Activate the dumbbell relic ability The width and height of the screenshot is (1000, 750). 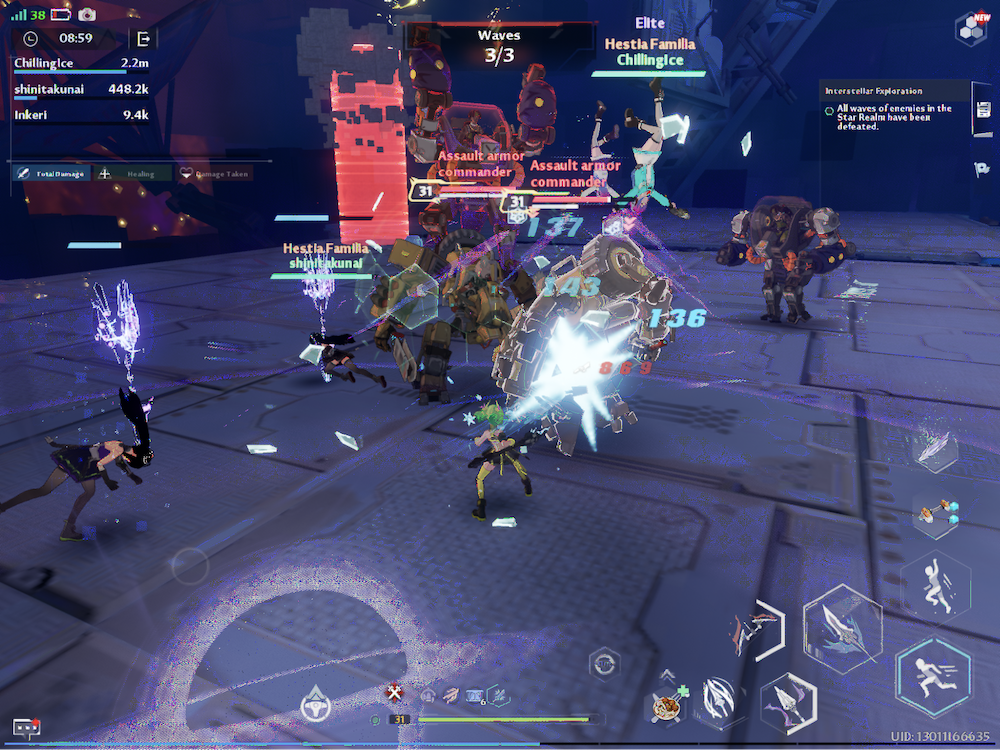coord(936,516)
